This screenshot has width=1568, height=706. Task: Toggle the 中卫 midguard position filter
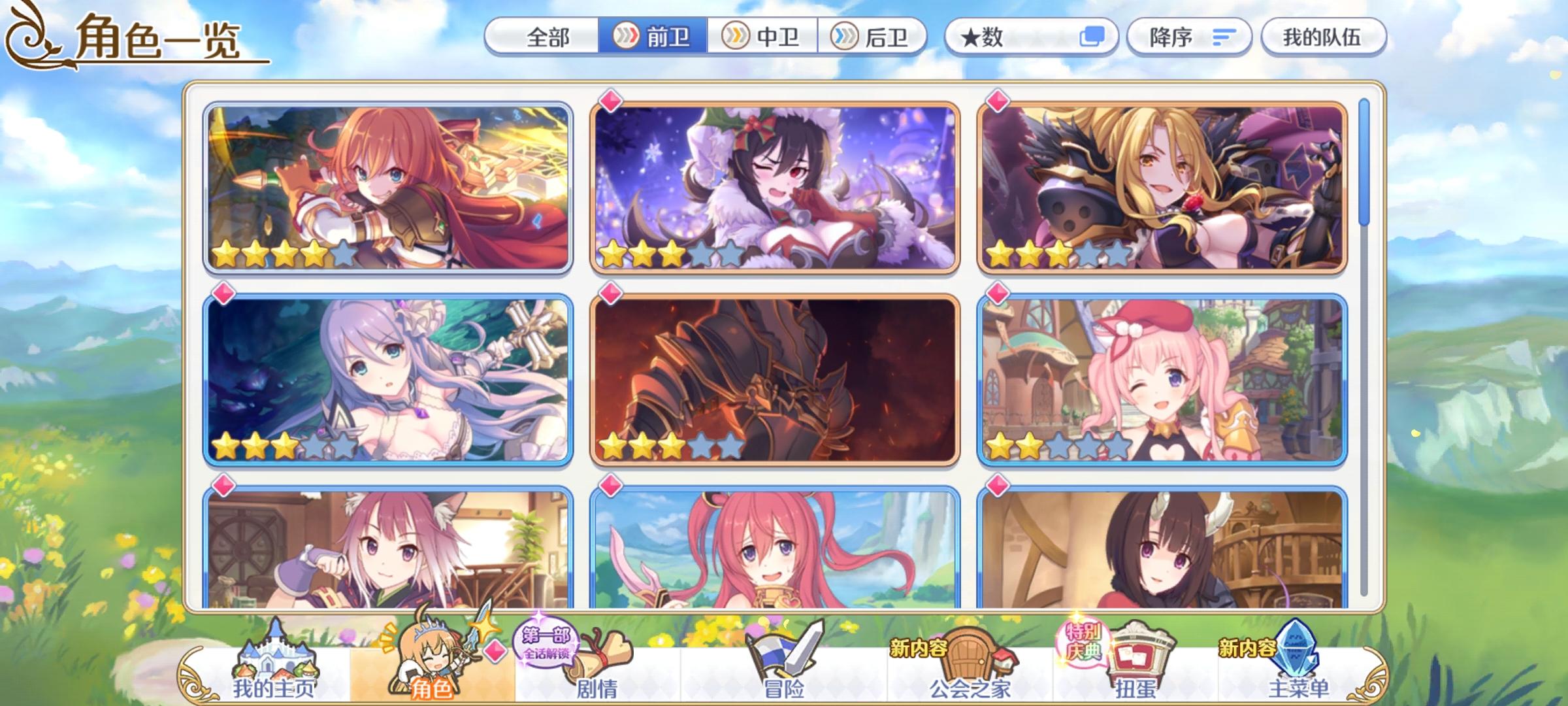pos(762,37)
